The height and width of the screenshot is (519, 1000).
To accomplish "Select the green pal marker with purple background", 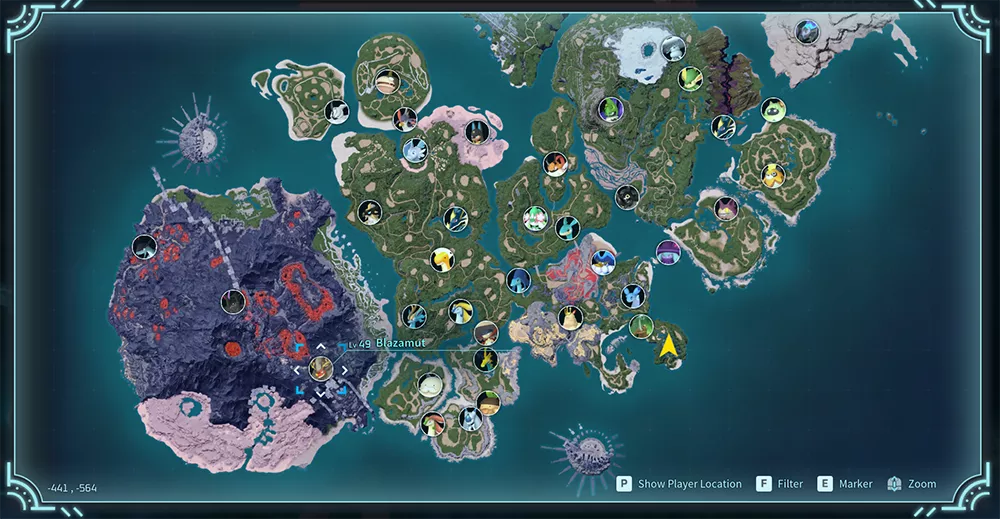I will point(610,108).
